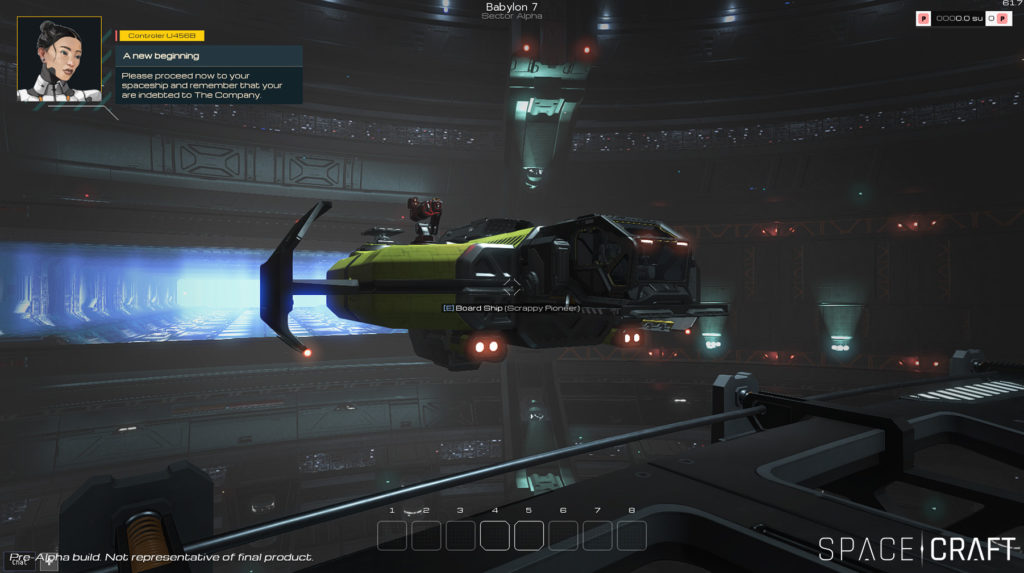Click the pink P icon left of SU balance
Screen dimensions: 1024x573
(924, 18)
